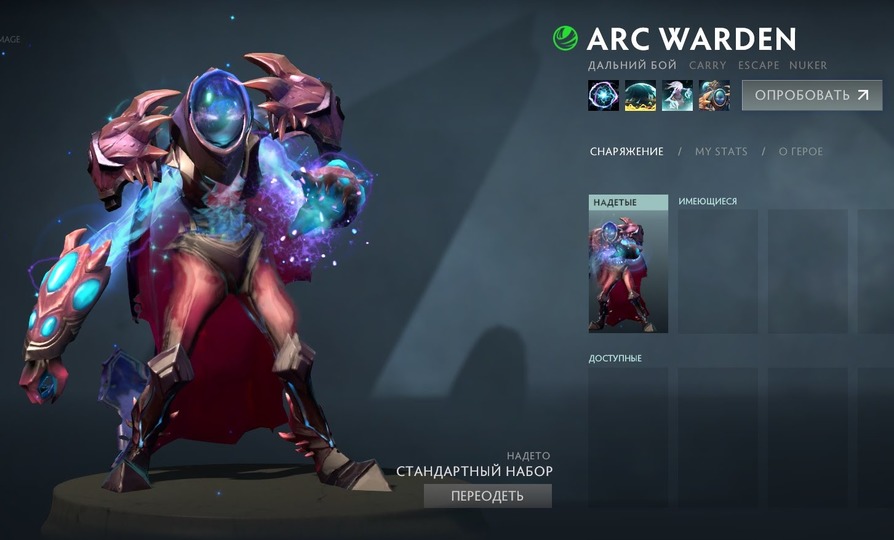Select the Spark Wraith ability icon

coord(677,95)
